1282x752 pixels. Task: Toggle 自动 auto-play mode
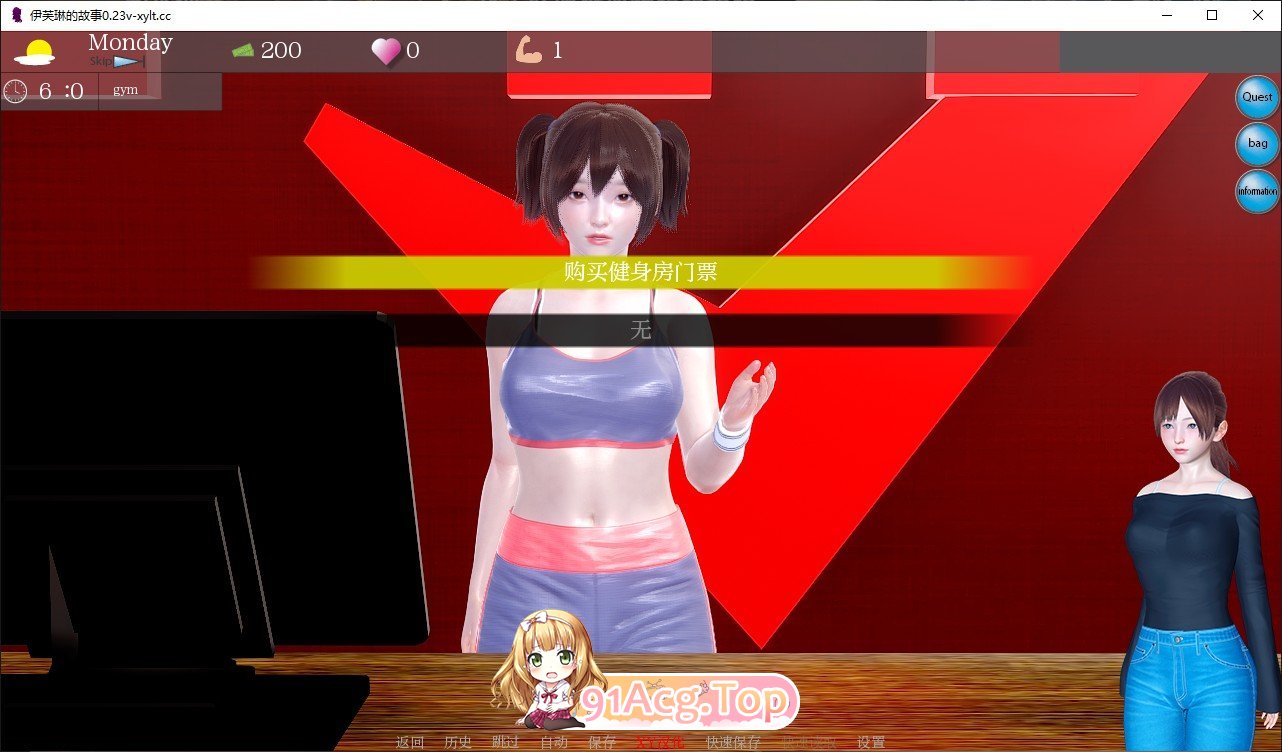556,743
